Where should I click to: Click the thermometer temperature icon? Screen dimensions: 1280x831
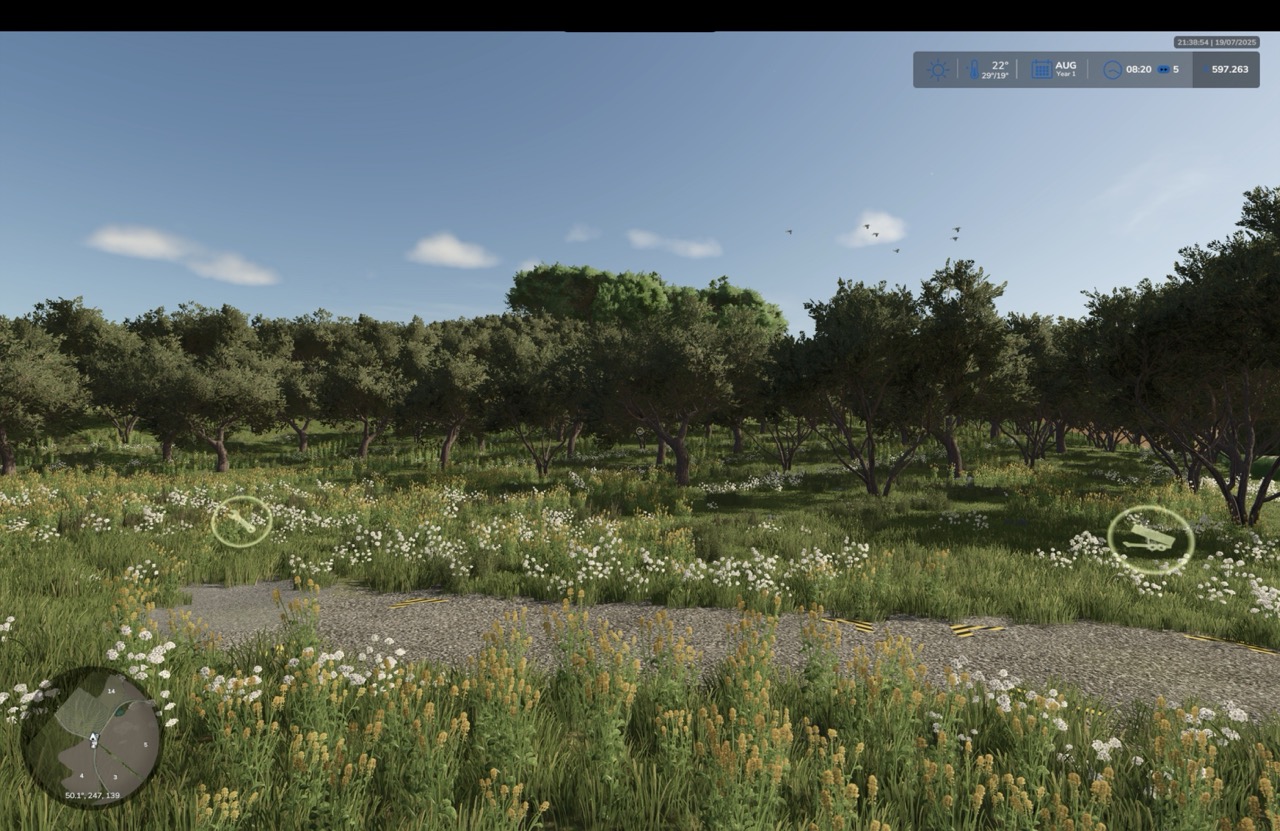975,70
